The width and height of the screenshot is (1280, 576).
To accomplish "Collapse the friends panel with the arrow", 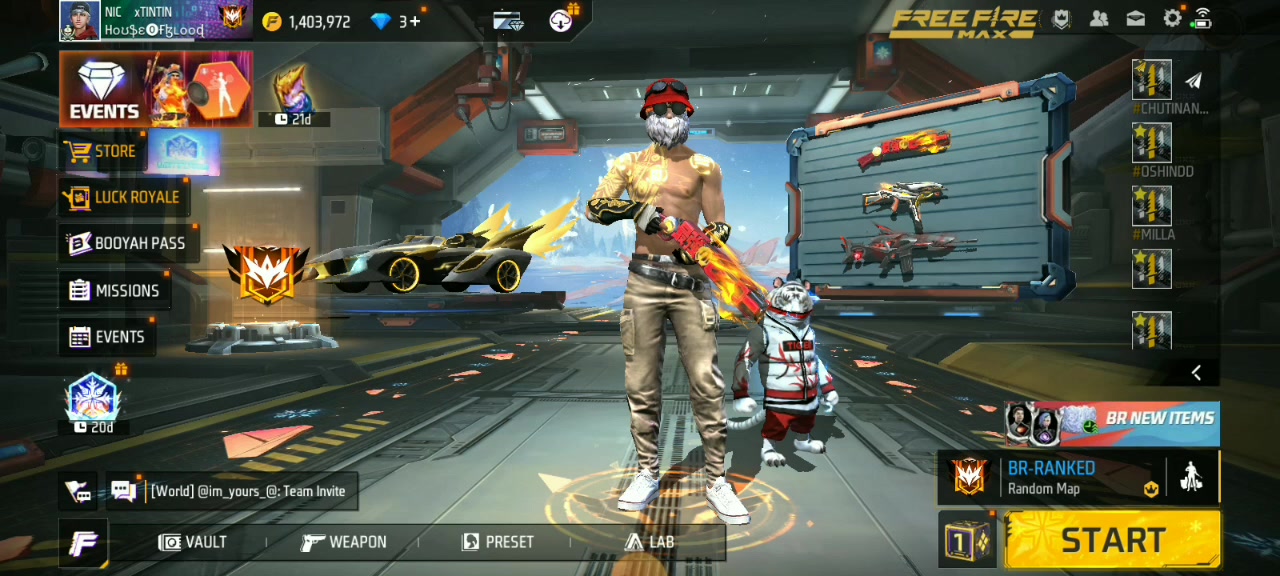I will coord(1196,373).
